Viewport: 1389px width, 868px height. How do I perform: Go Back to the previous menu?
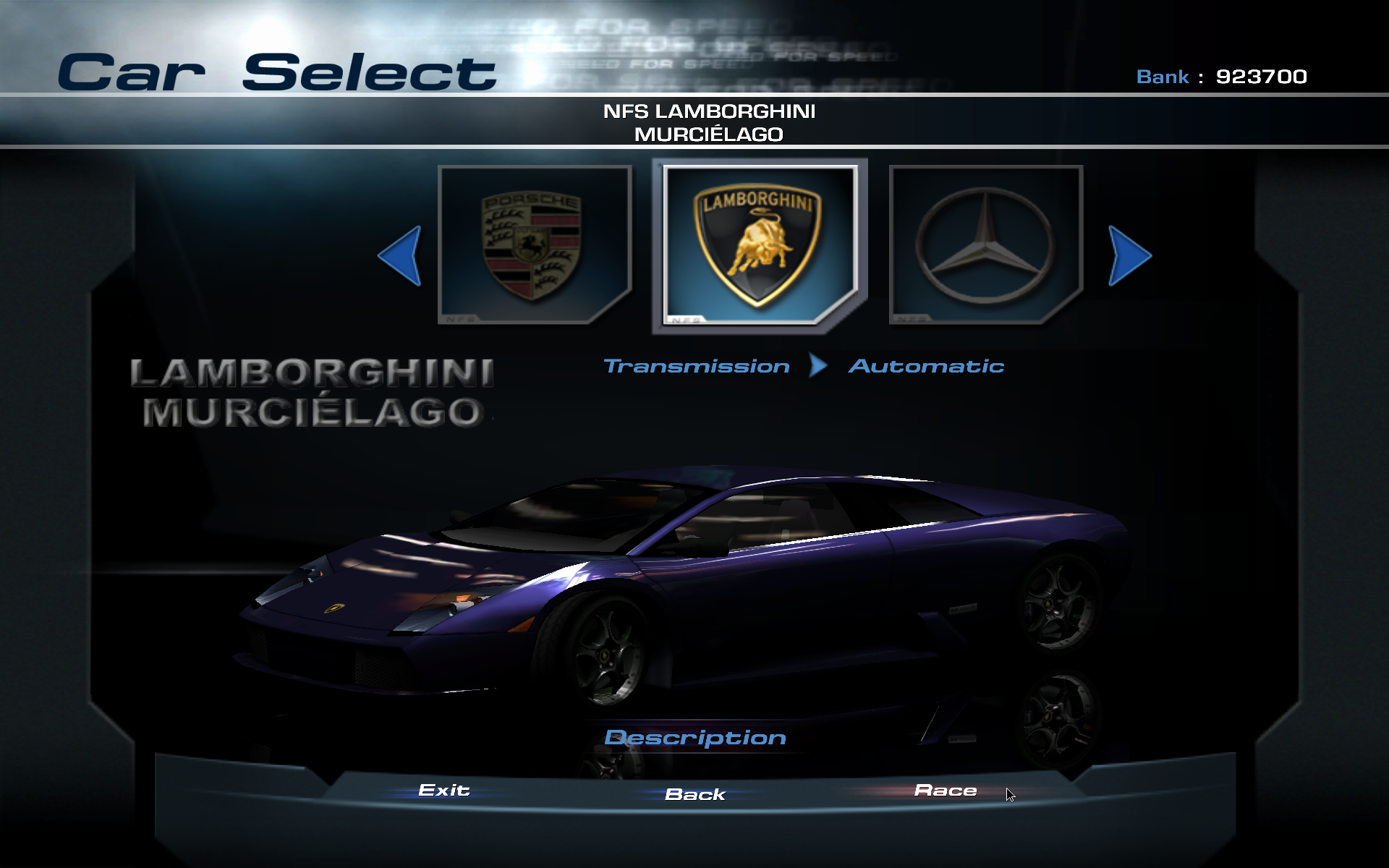(695, 794)
